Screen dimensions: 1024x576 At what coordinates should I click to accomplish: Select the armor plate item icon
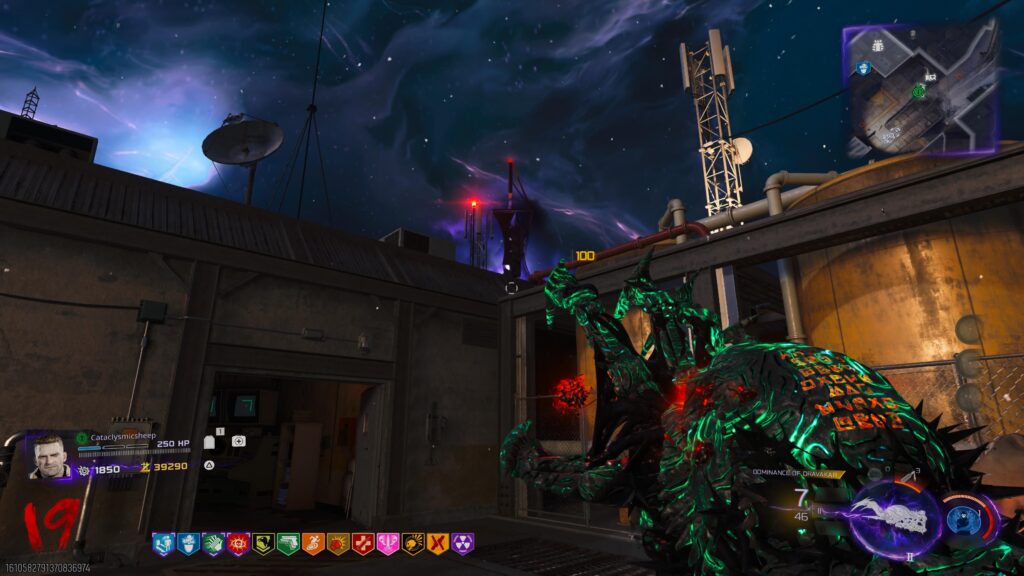(210, 441)
